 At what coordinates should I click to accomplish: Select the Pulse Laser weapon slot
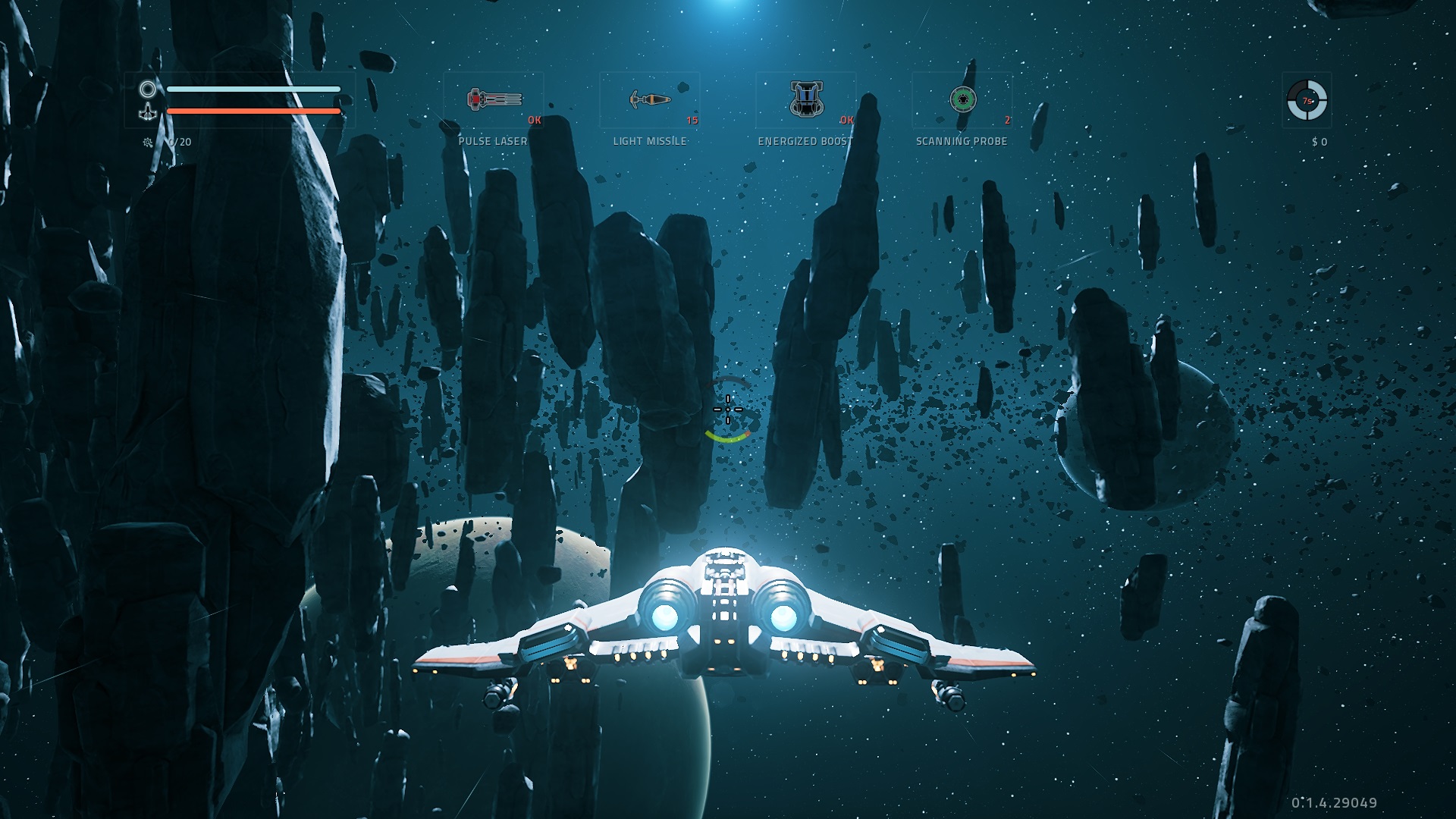494,100
